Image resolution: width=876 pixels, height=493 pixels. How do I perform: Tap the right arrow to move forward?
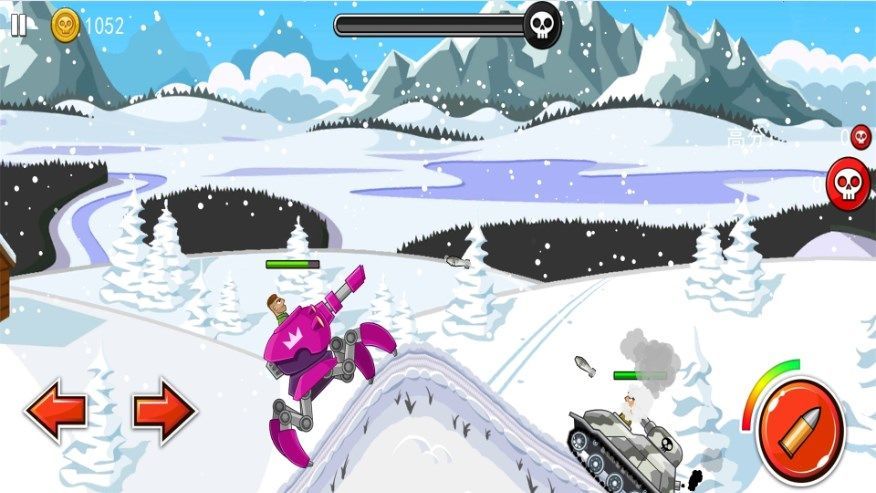click(x=164, y=411)
